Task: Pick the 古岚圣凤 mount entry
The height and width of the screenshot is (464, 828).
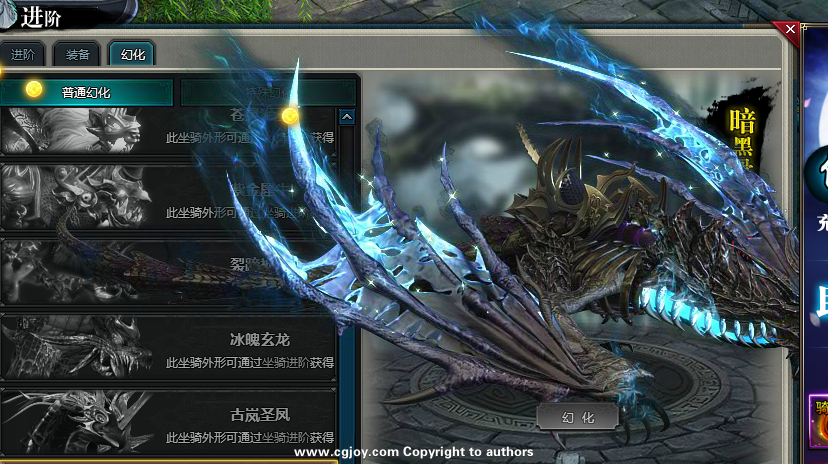Action: (x=168, y=422)
